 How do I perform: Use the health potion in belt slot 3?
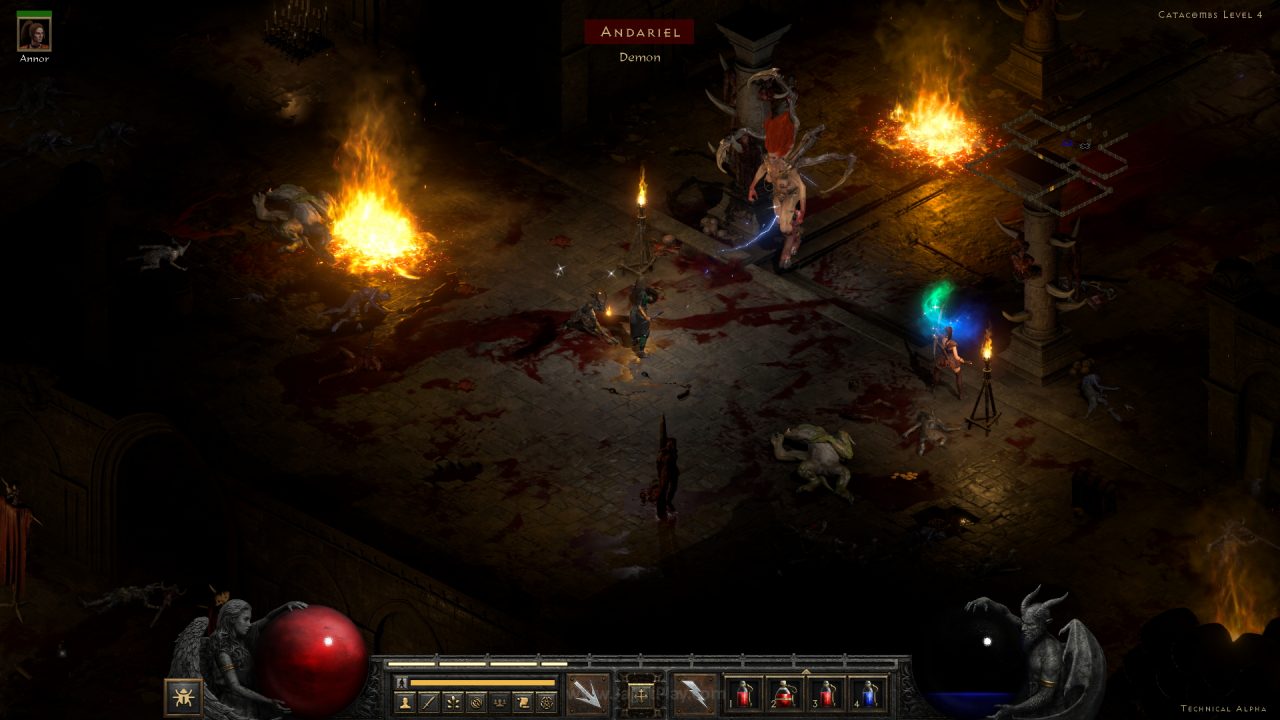click(826, 694)
